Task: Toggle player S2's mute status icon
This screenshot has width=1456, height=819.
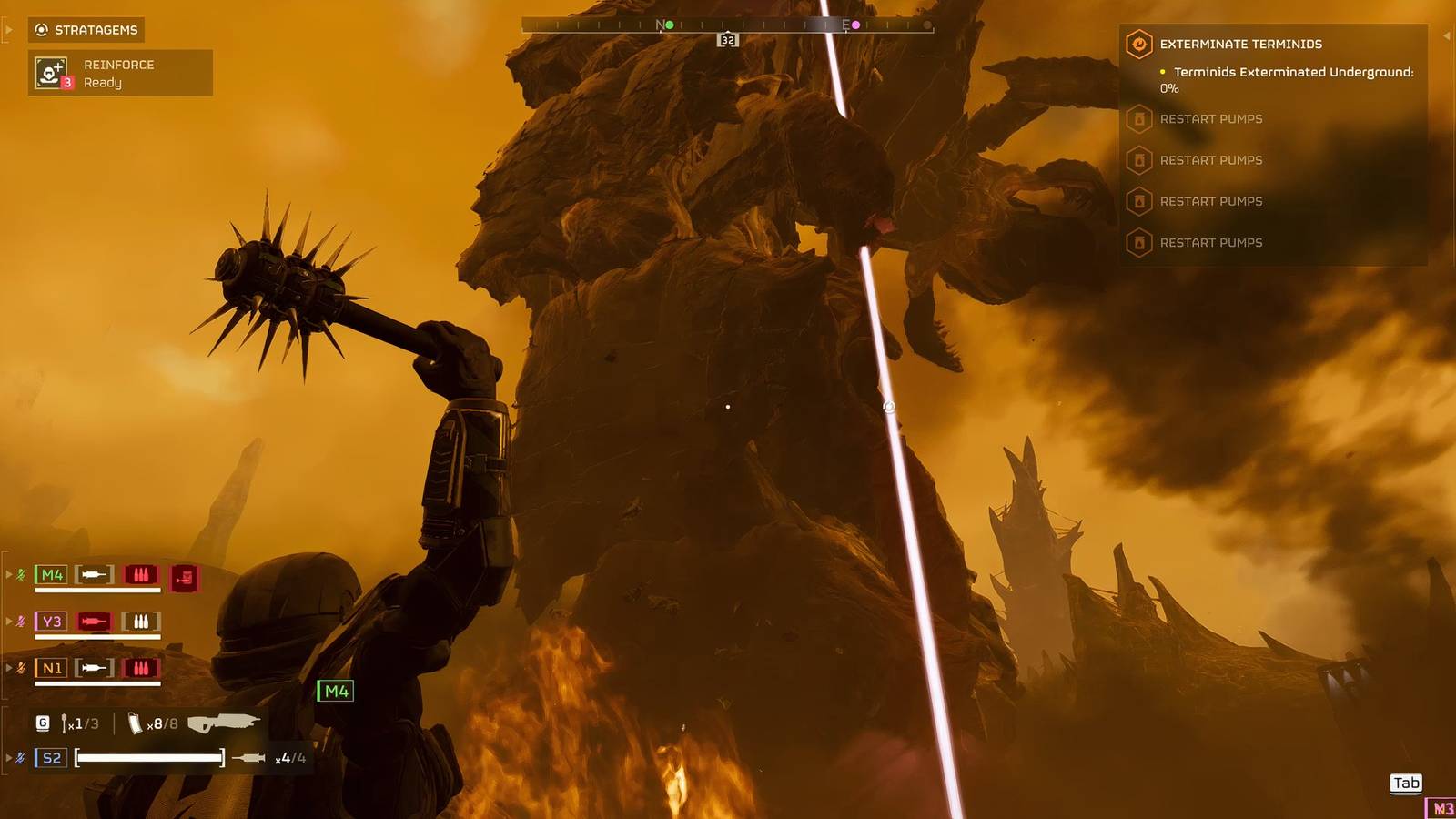Action: (x=20, y=755)
